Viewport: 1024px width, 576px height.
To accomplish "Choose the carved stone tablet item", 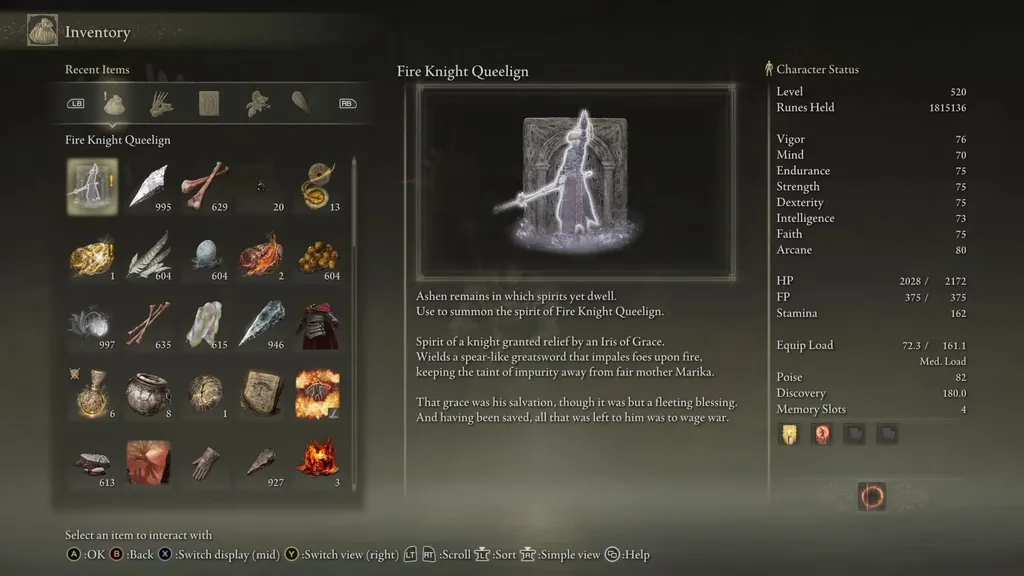I will (x=262, y=393).
